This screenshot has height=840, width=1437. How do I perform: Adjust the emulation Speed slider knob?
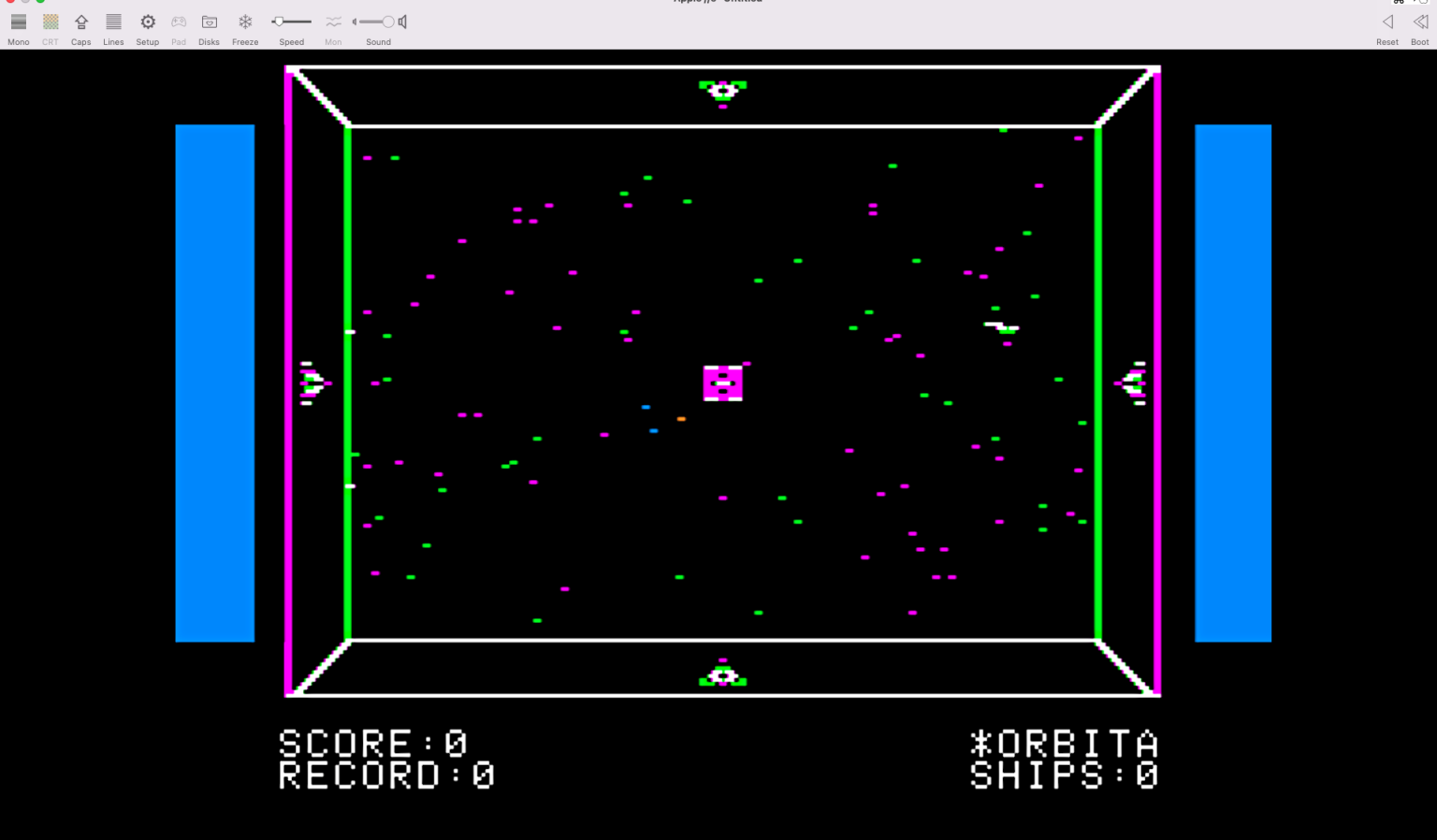coord(281,21)
